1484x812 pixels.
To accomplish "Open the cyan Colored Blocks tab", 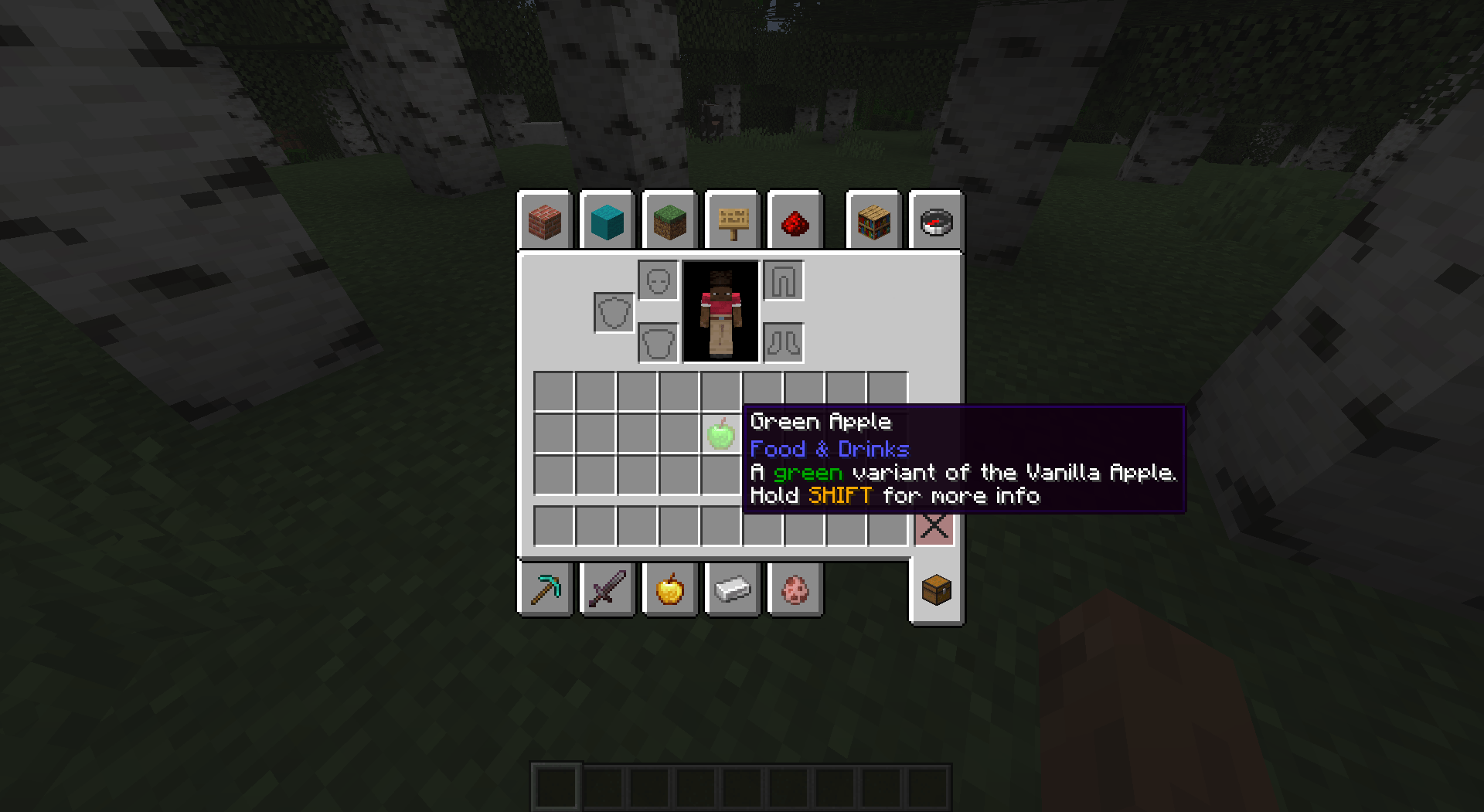I will pos(607,222).
